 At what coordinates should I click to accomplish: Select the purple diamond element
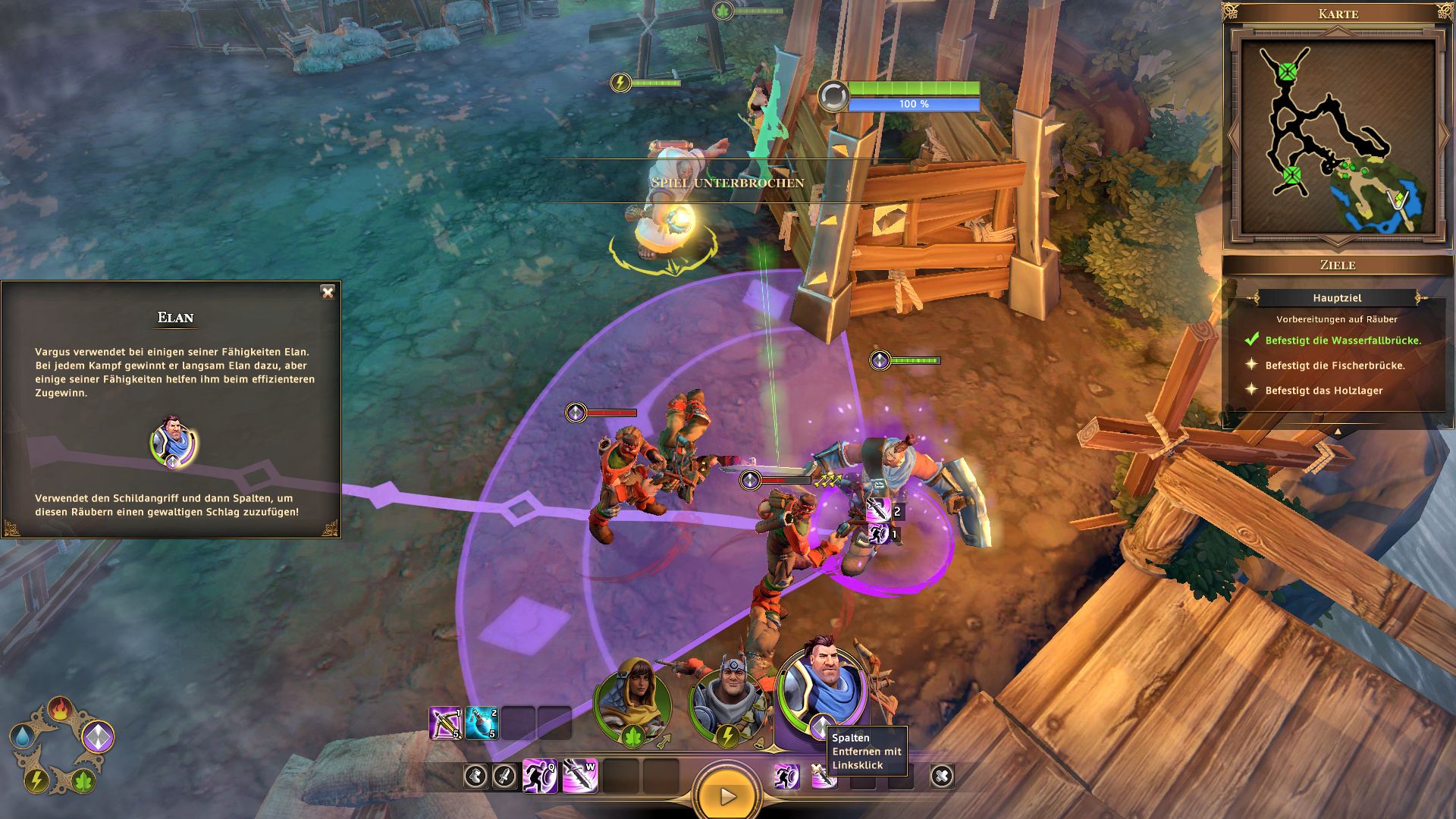pyautogui.click(x=98, y=736)
